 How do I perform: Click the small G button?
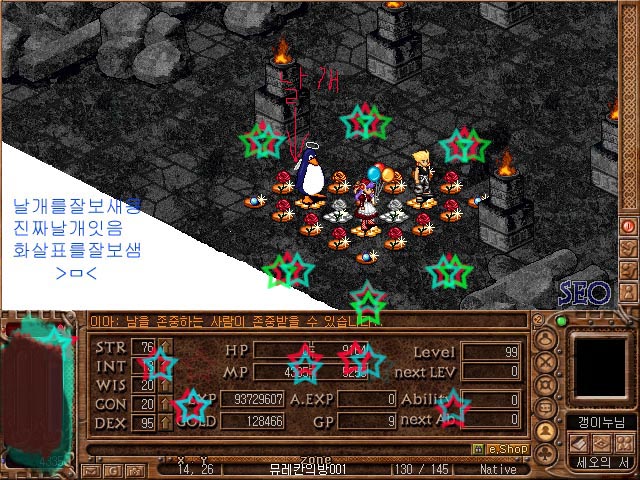tap(113, 469)
